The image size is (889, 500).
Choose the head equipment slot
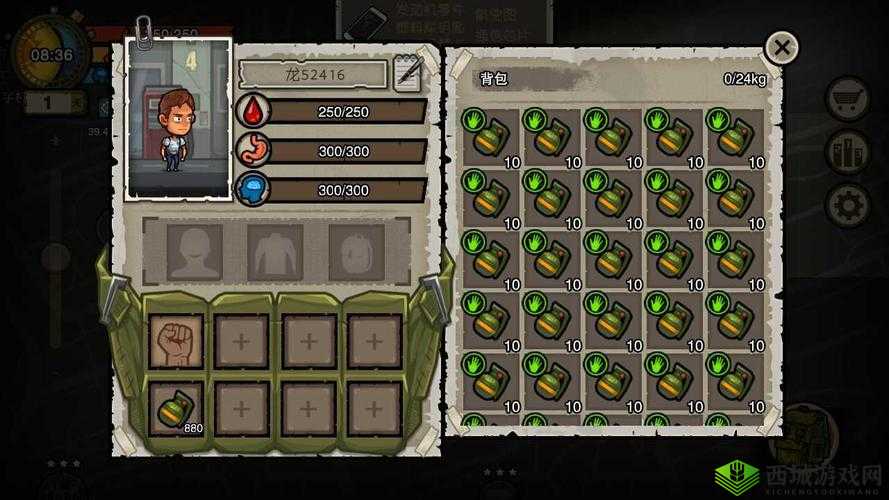195,251
